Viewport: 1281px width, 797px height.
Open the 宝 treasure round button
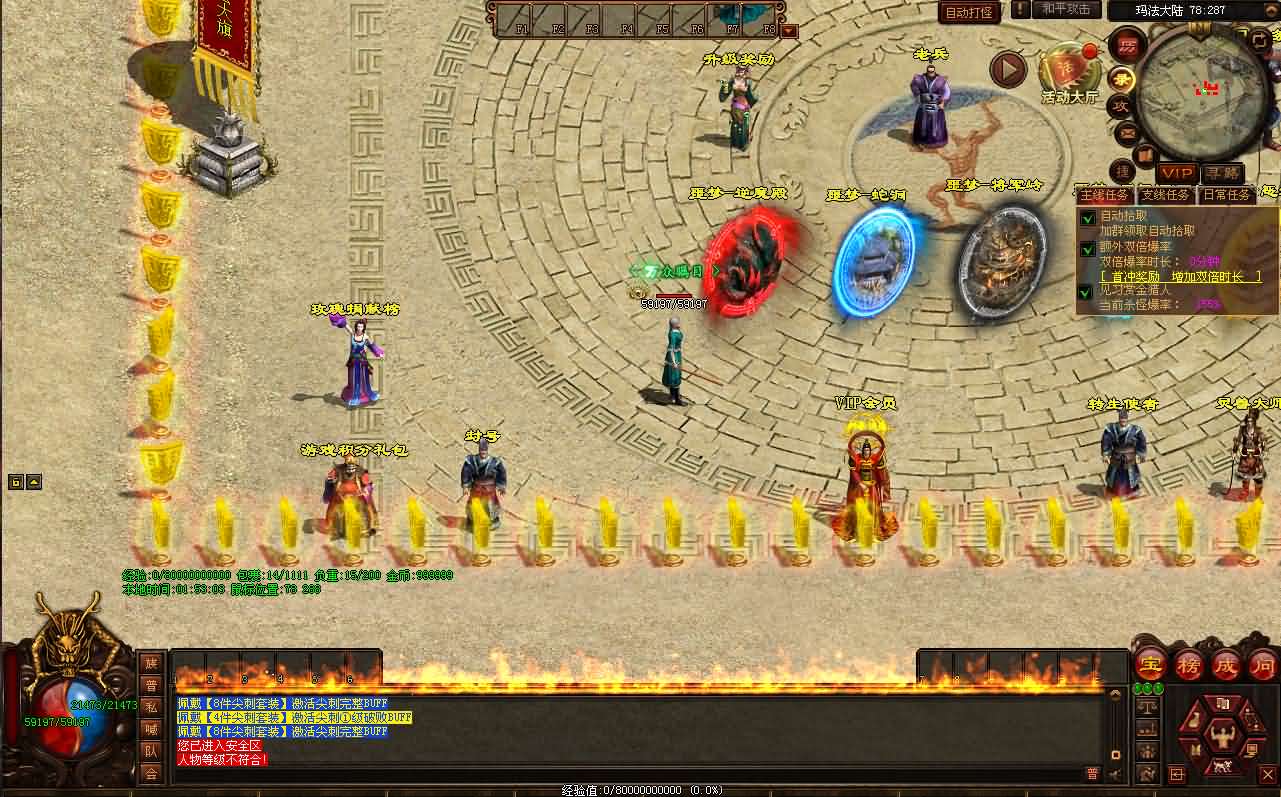(1150, 663)
